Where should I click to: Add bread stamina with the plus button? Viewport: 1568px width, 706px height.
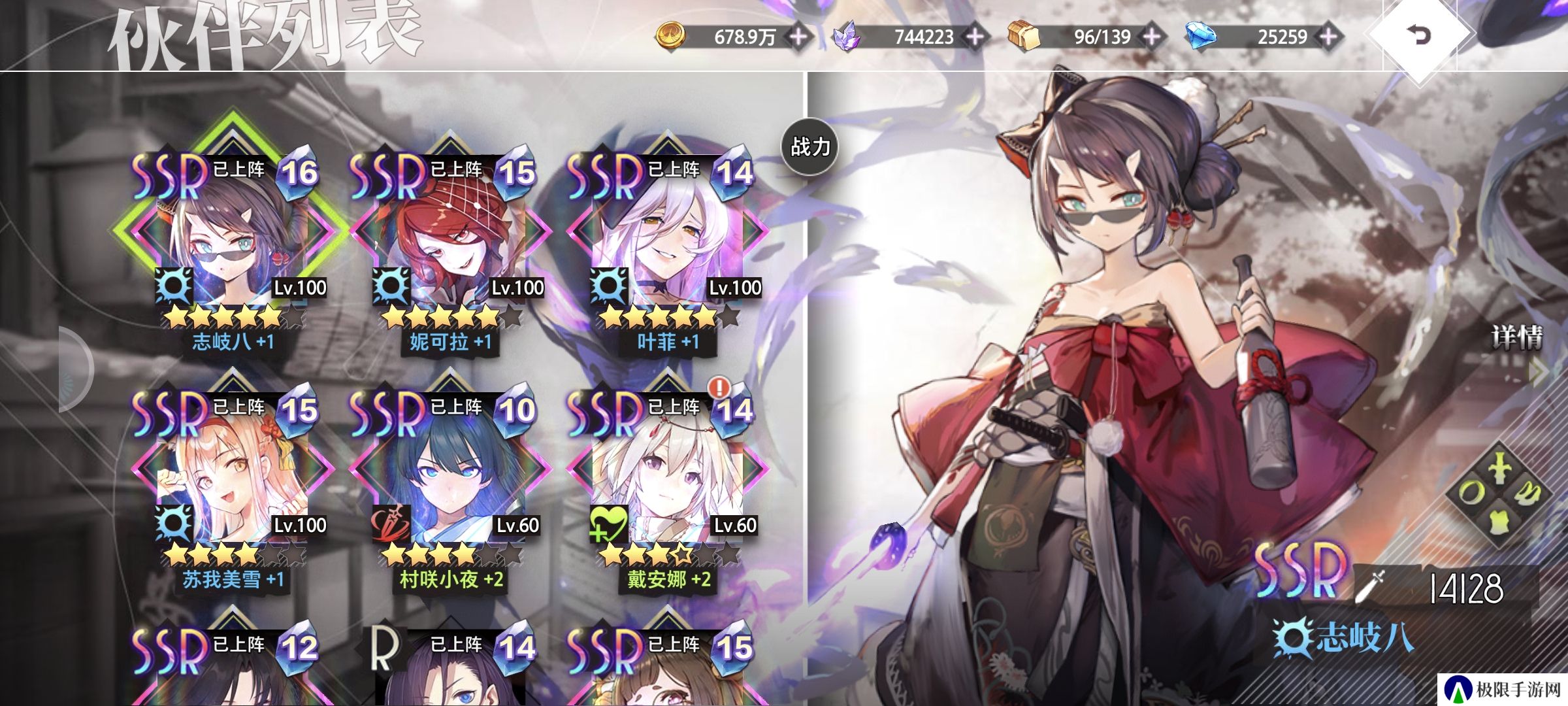[x=1151, y=37]
